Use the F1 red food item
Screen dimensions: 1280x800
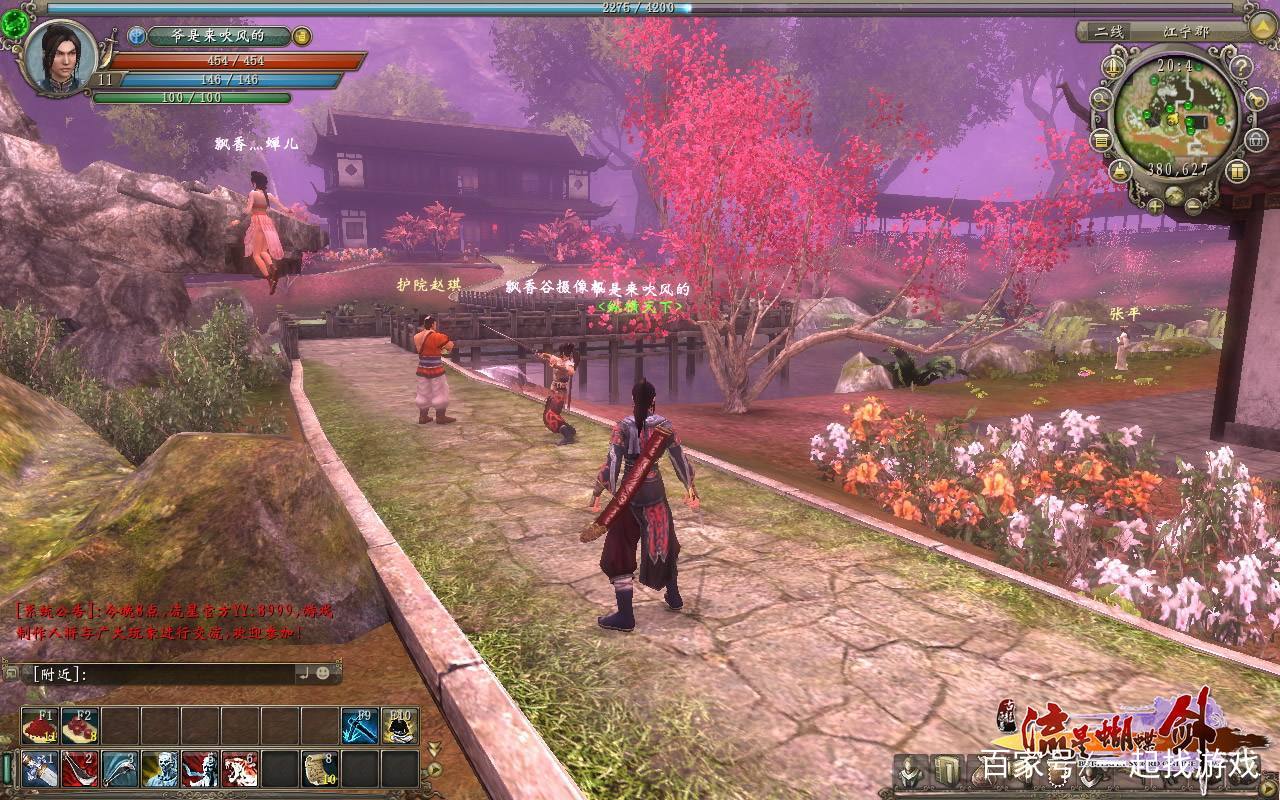pyautogui.click(x=40, y=726)
